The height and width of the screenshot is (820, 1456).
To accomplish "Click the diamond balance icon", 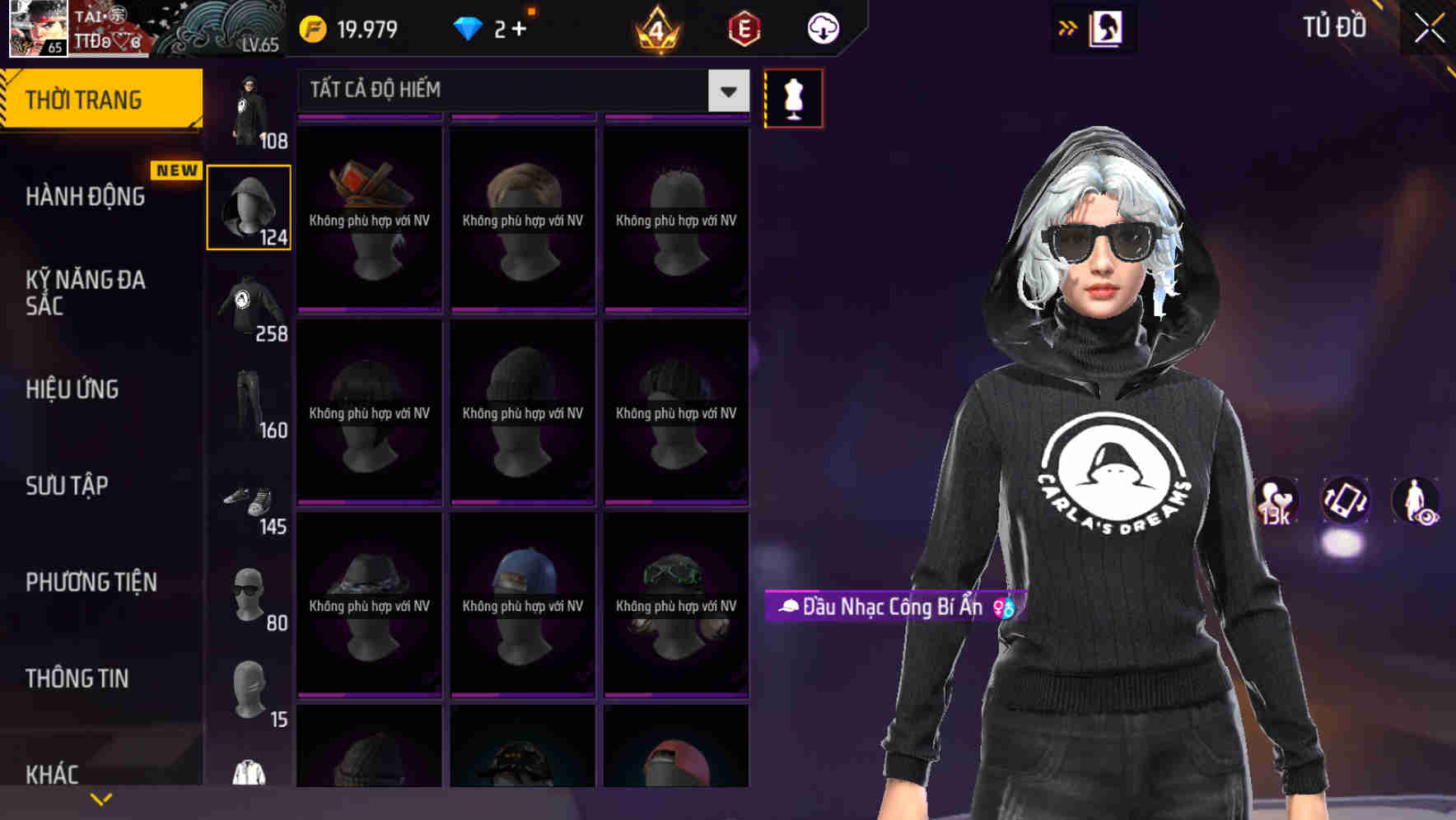I will pos(467,27).
